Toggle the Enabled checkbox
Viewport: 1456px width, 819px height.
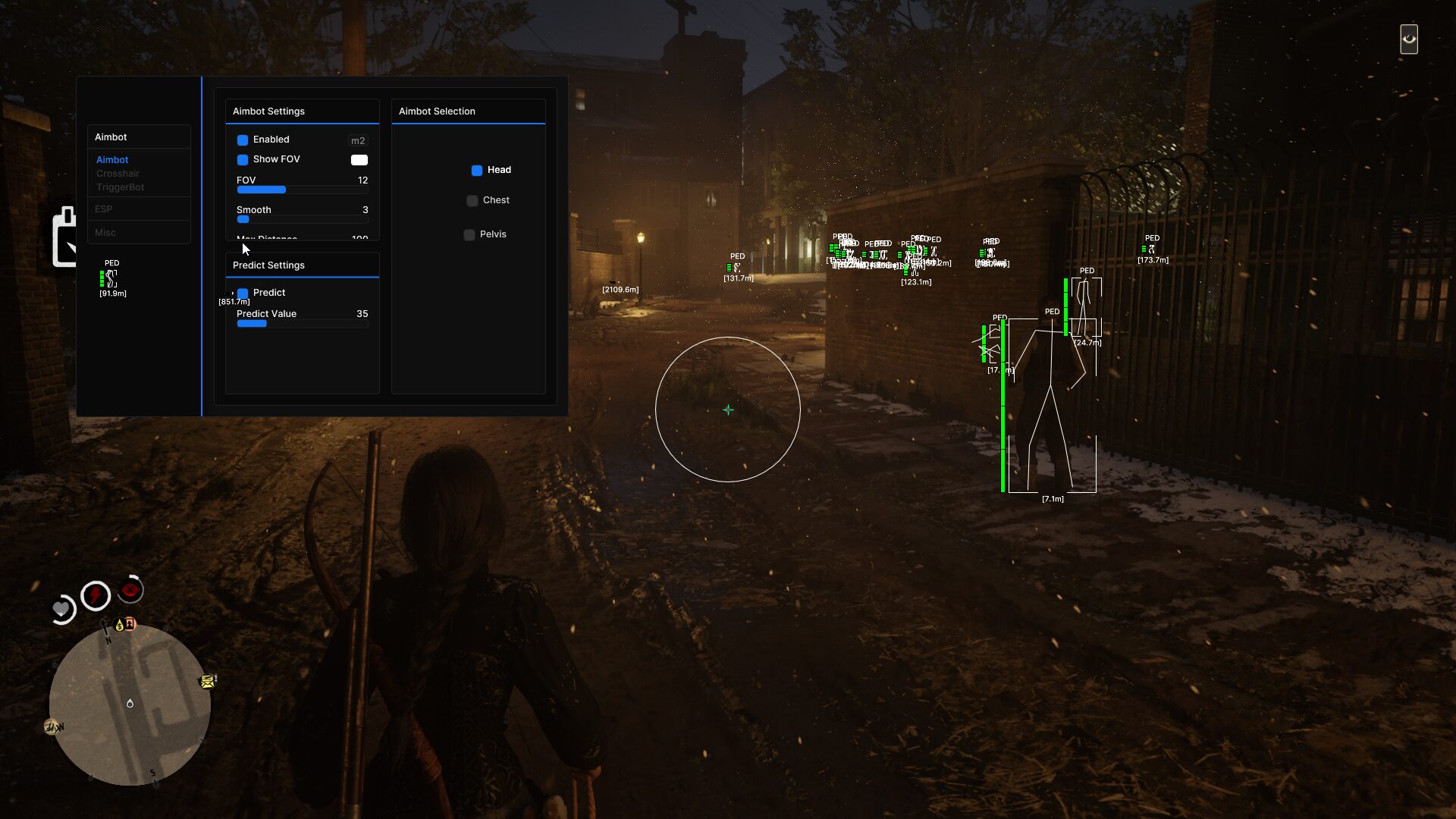tap(243, 140)
